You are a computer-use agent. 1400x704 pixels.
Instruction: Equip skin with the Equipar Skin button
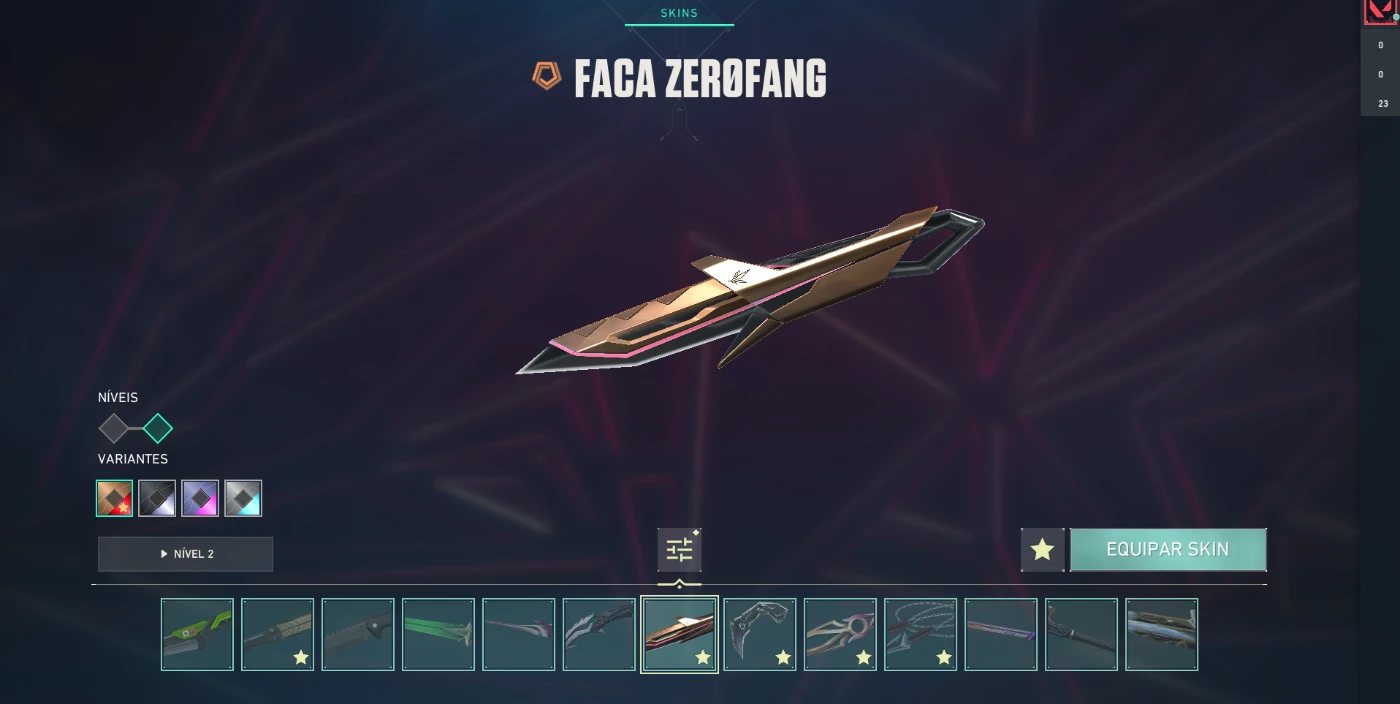tap(1167, 550)
